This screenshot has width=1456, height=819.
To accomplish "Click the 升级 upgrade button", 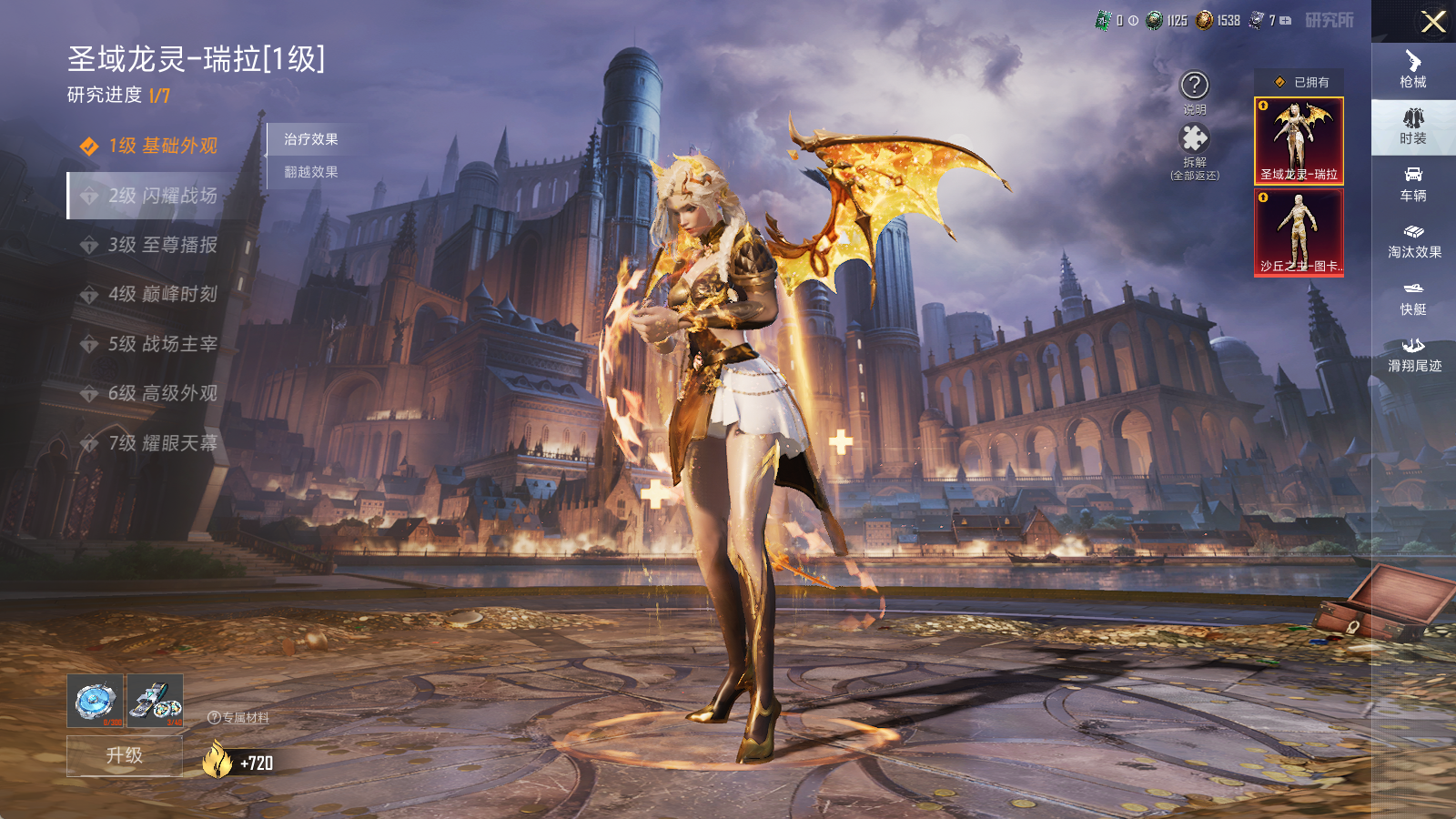I will pos(125,755).
